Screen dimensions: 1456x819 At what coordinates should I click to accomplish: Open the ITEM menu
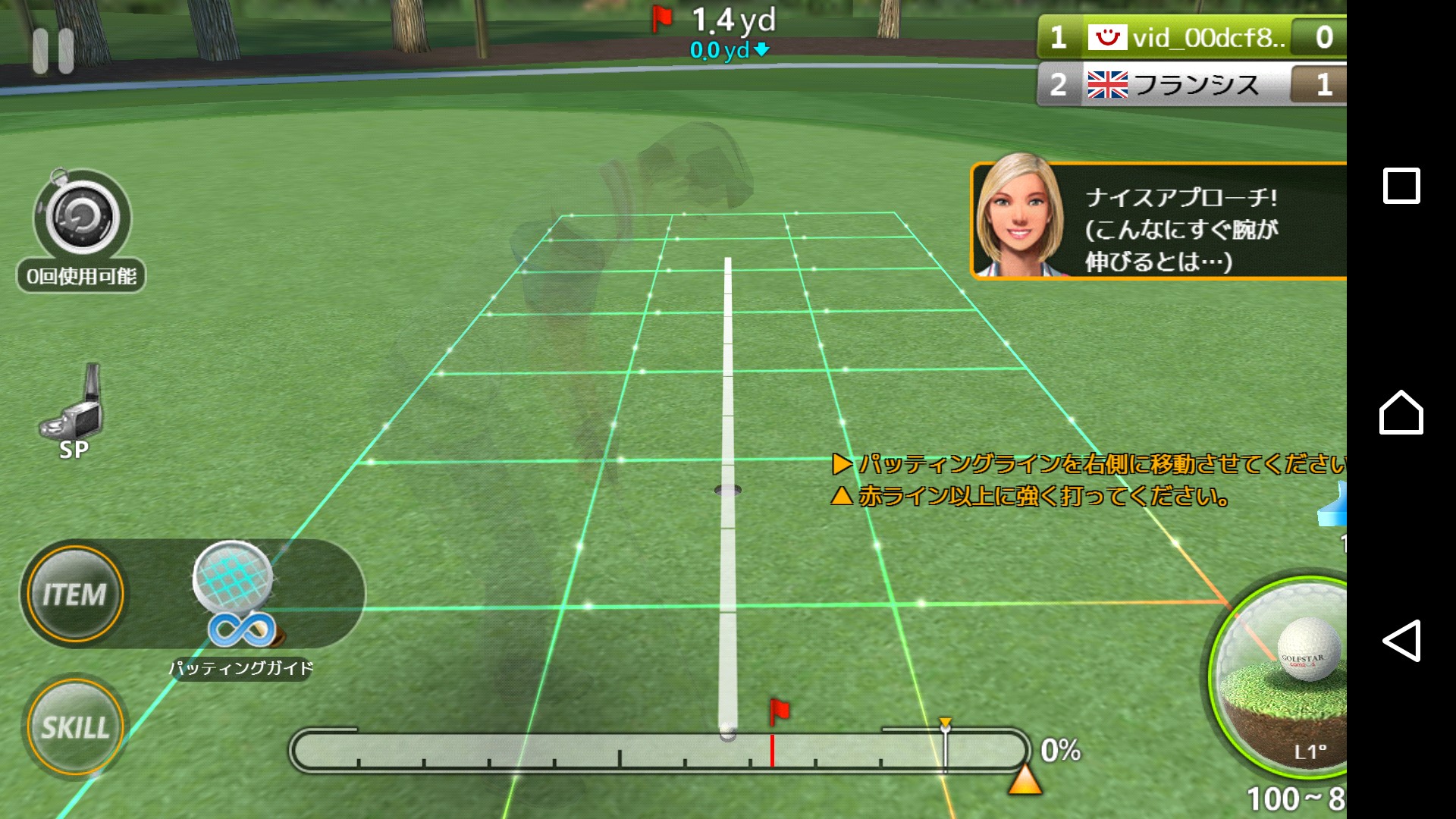click(x=74, y=594)
